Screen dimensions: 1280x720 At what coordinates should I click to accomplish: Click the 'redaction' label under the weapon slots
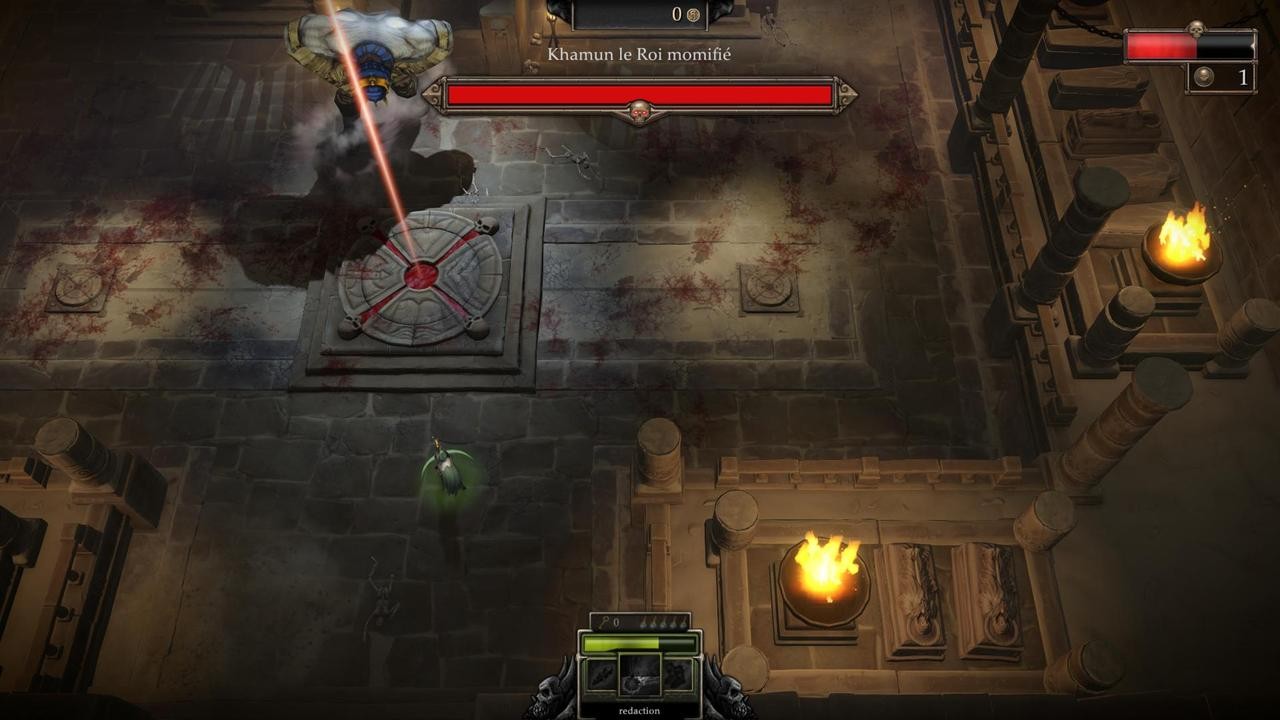coord(640,710)
